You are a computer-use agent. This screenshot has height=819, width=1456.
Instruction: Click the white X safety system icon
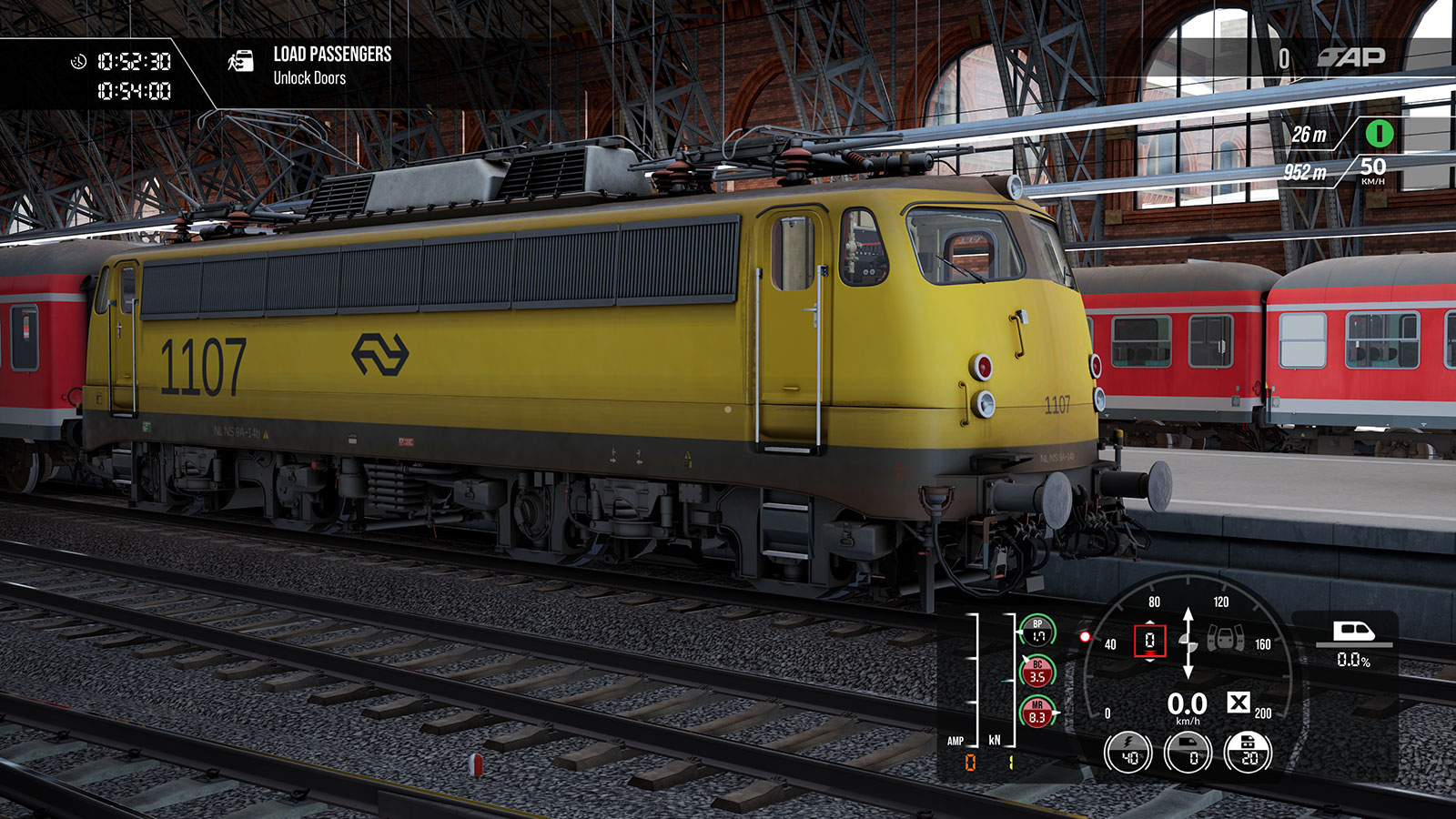tap(1238, 703)
